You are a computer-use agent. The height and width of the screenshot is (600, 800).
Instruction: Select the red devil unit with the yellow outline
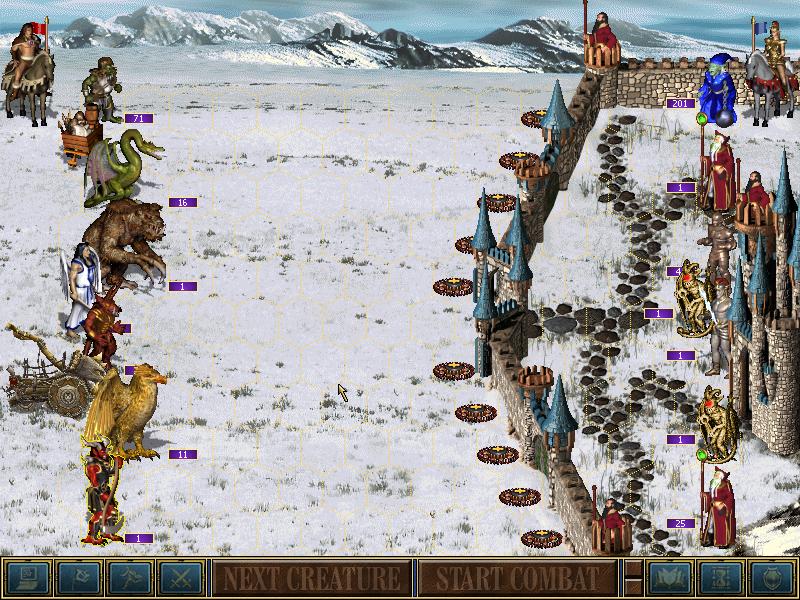[104, 495]
